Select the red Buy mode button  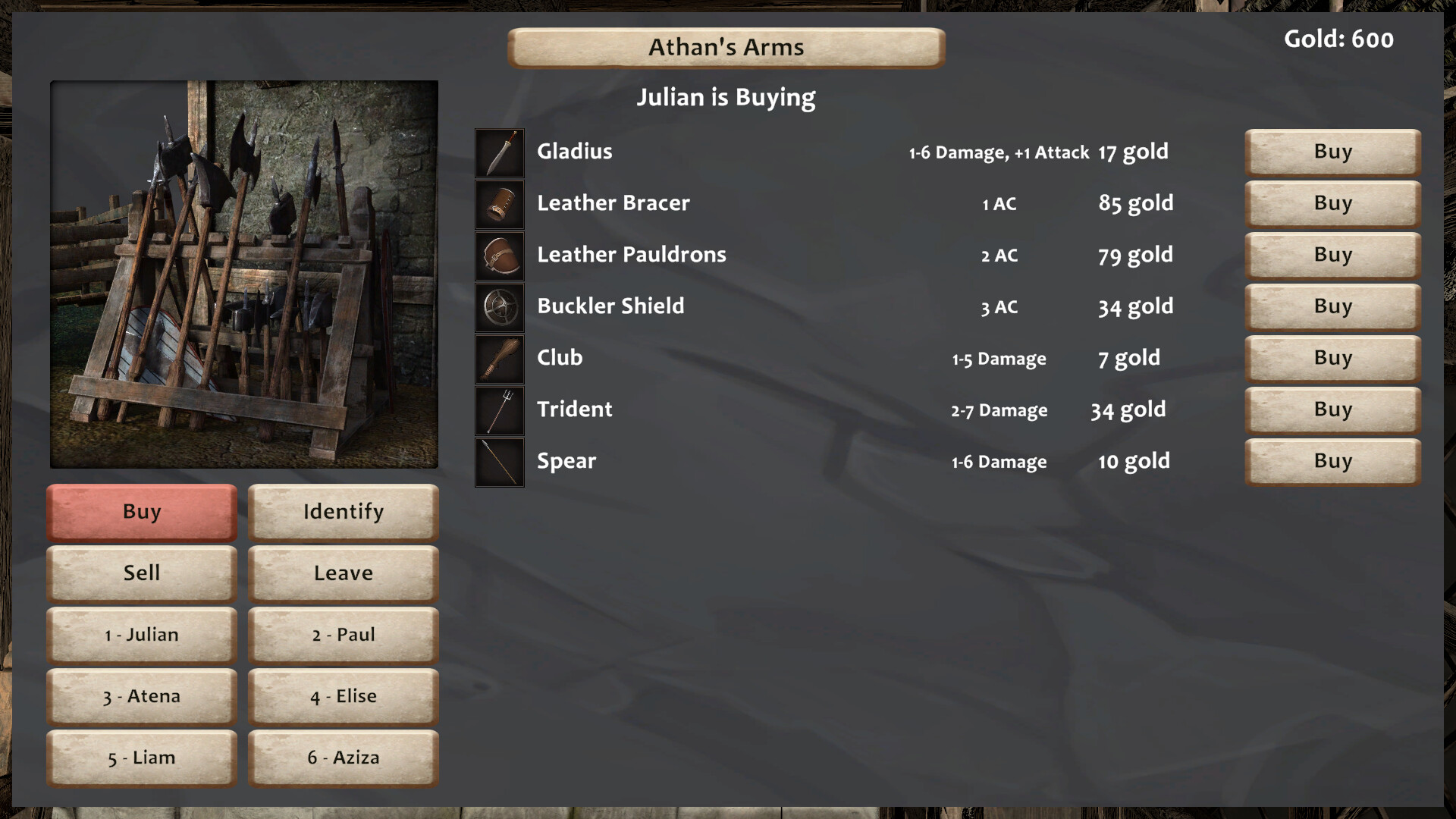click(x=142, y=512)
